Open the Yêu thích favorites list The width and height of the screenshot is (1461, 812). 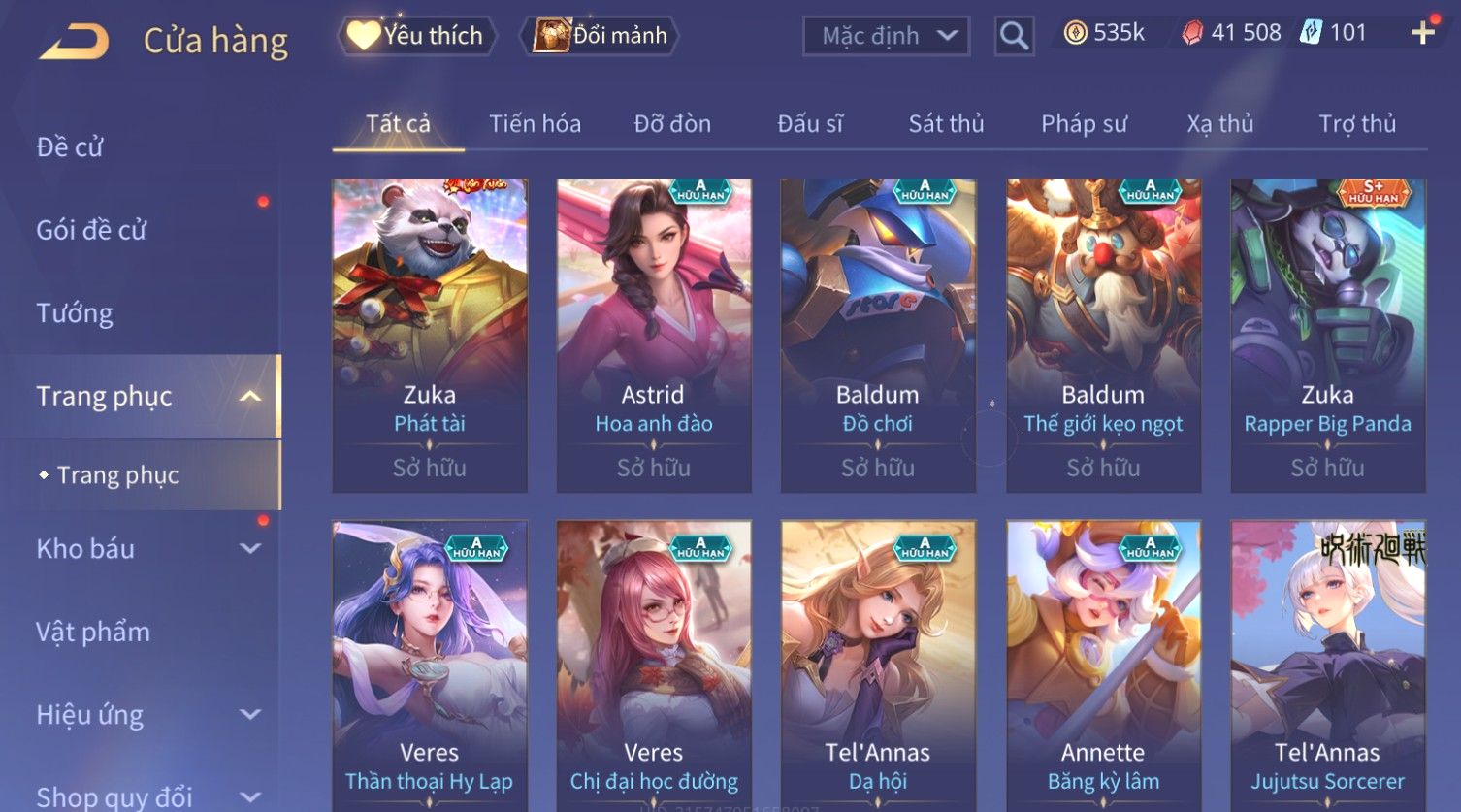(x=417, y=36)
